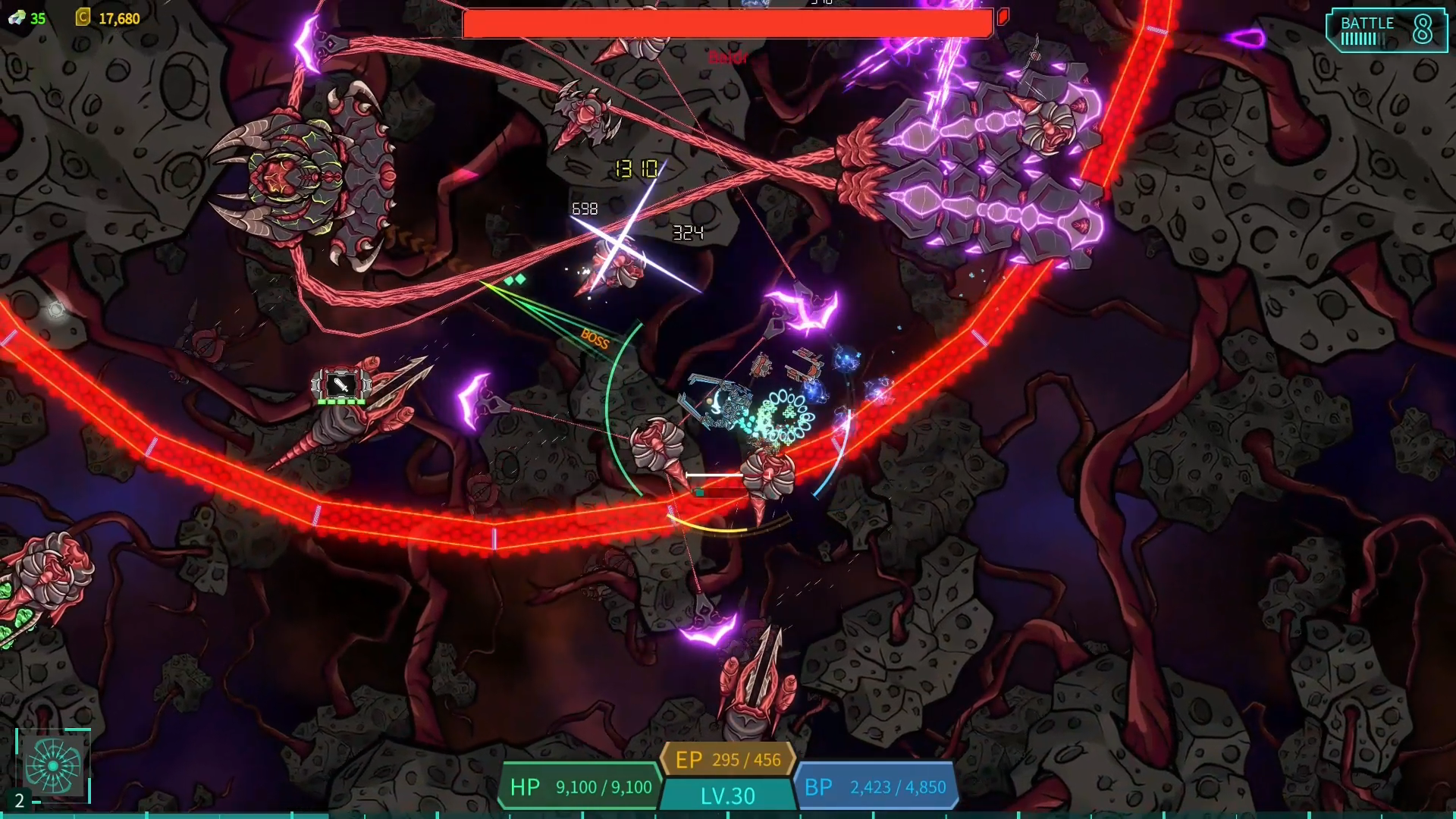Activate the spiral vortex ability icon
This screenshot has width=1456, height=819.
53,766
